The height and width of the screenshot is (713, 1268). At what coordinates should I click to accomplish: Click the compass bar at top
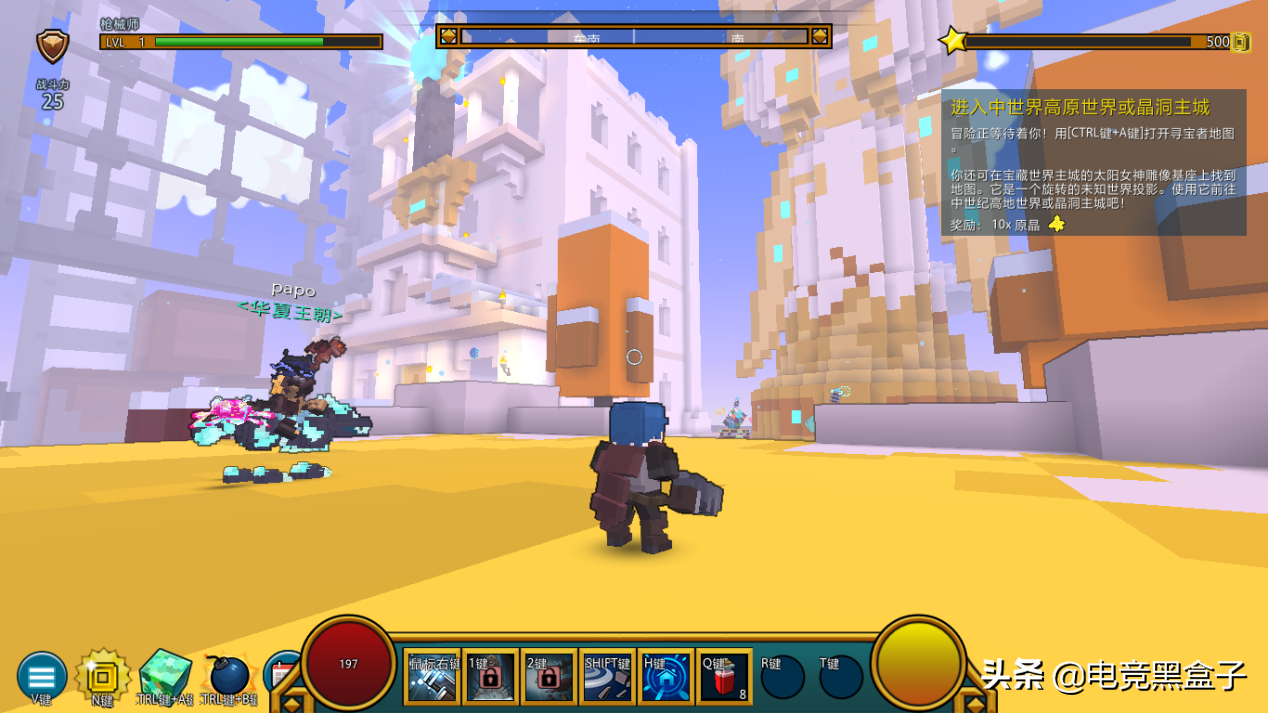coord(634,37)
